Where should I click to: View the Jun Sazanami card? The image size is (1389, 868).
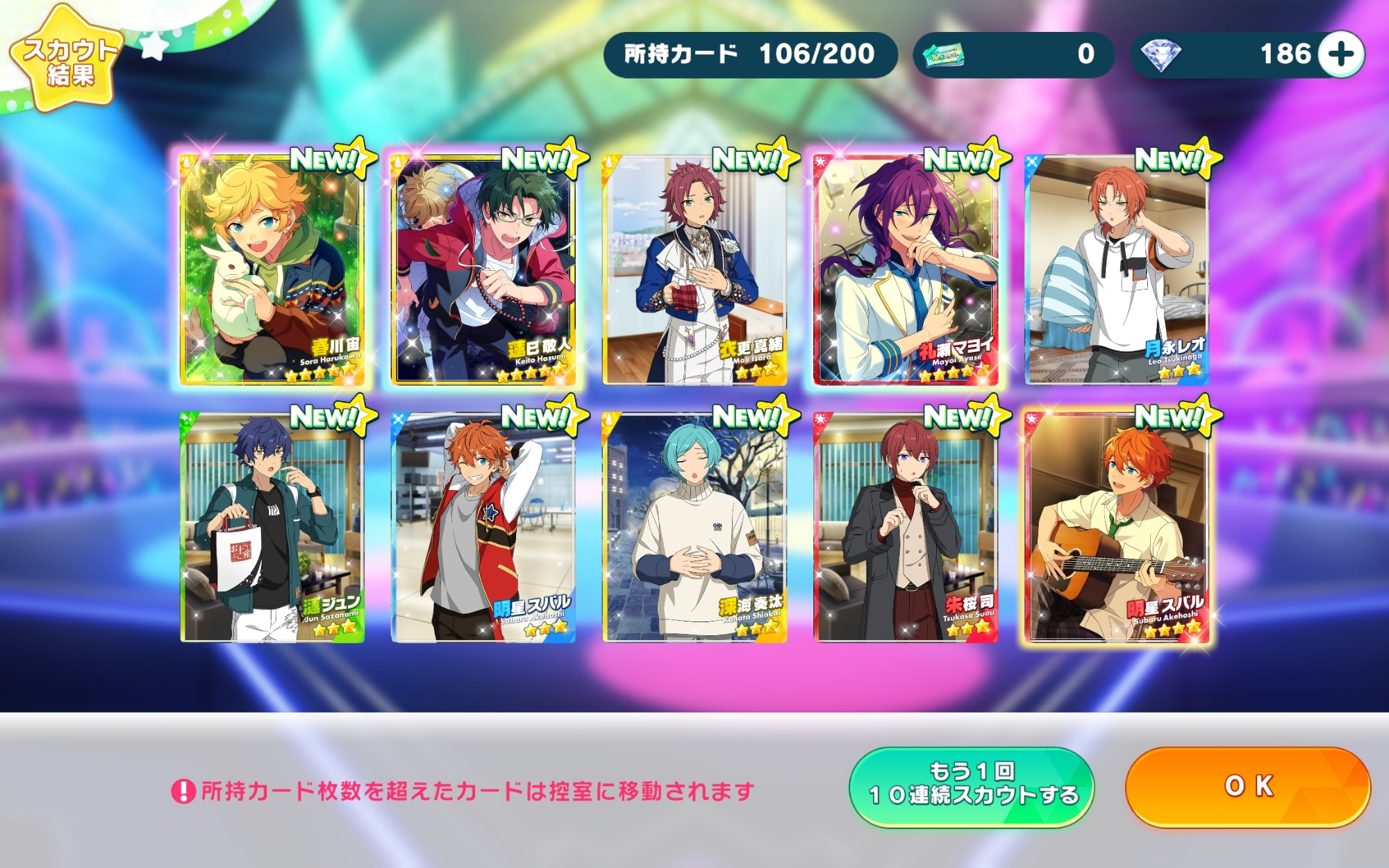pyautogui.click(x=272, y=526)
